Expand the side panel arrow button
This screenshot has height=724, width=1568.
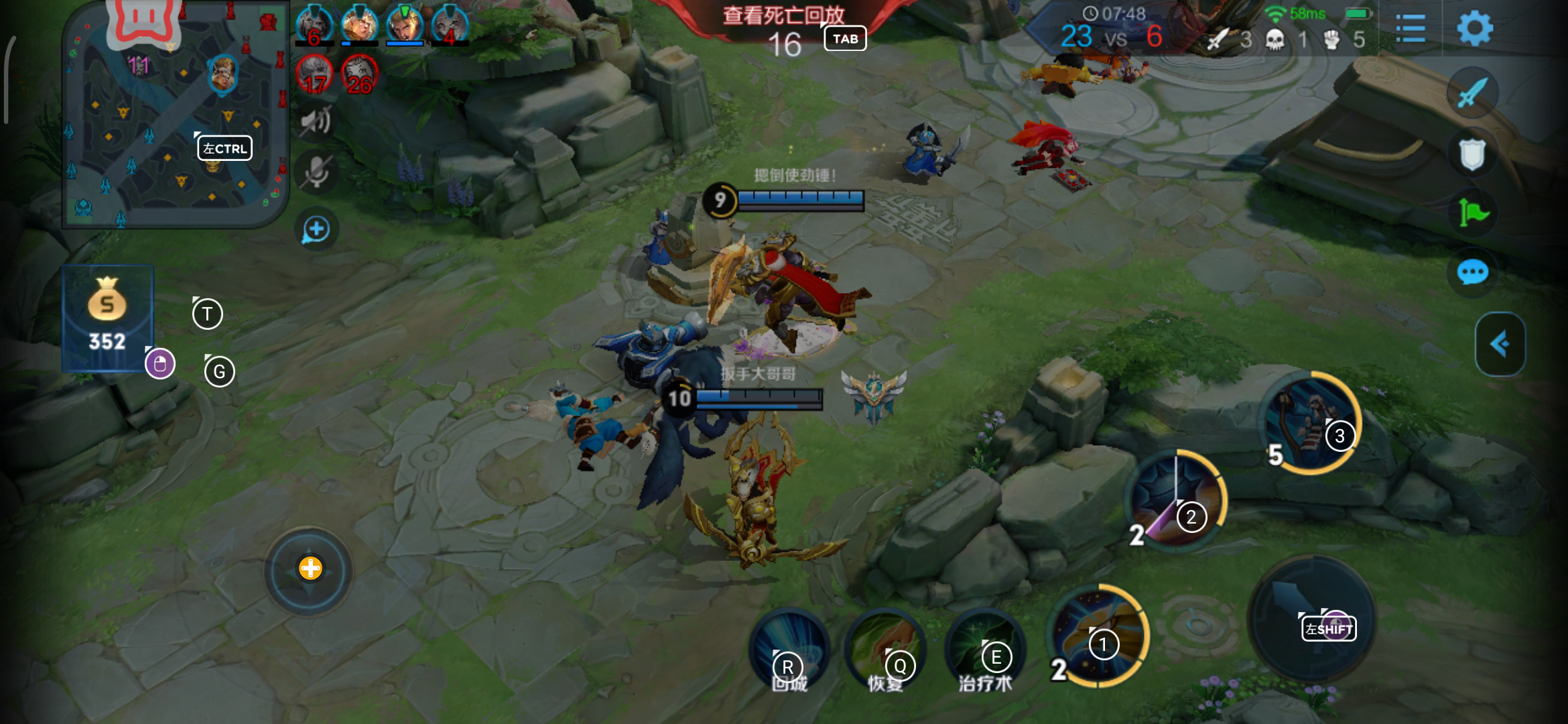click(1500, 344)
